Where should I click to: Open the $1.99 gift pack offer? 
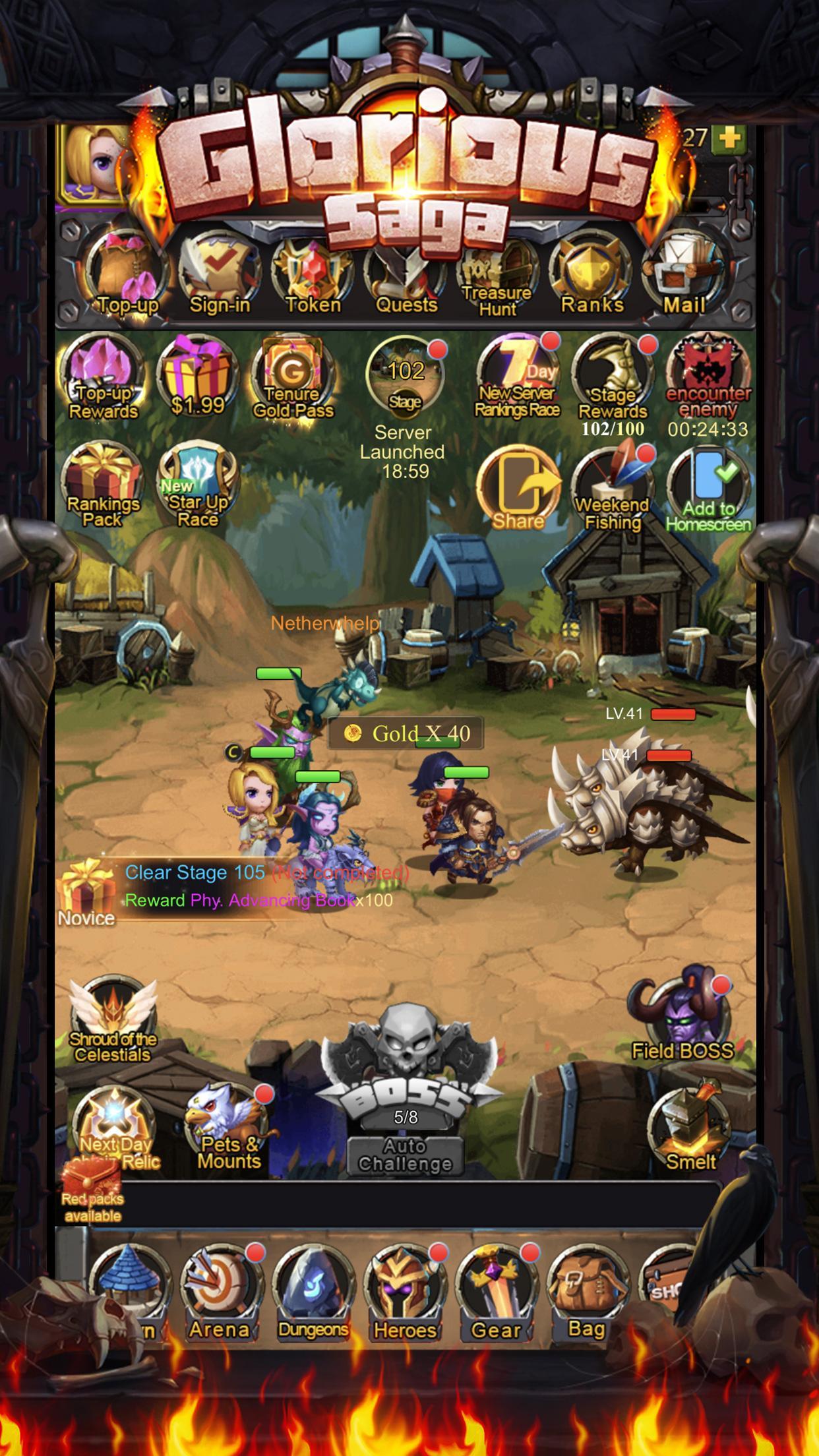(x=197, y=377)
